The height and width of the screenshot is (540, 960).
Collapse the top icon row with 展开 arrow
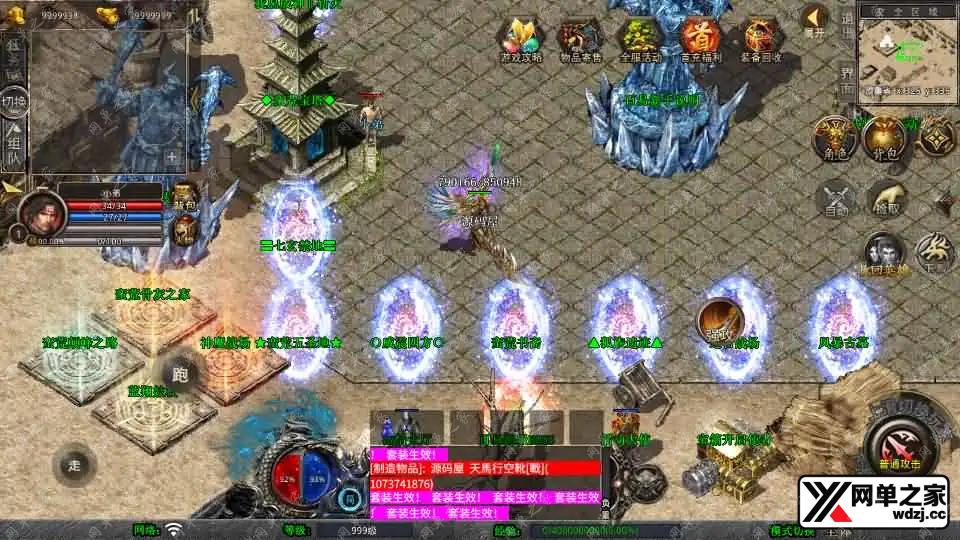(x=815, y=20)
